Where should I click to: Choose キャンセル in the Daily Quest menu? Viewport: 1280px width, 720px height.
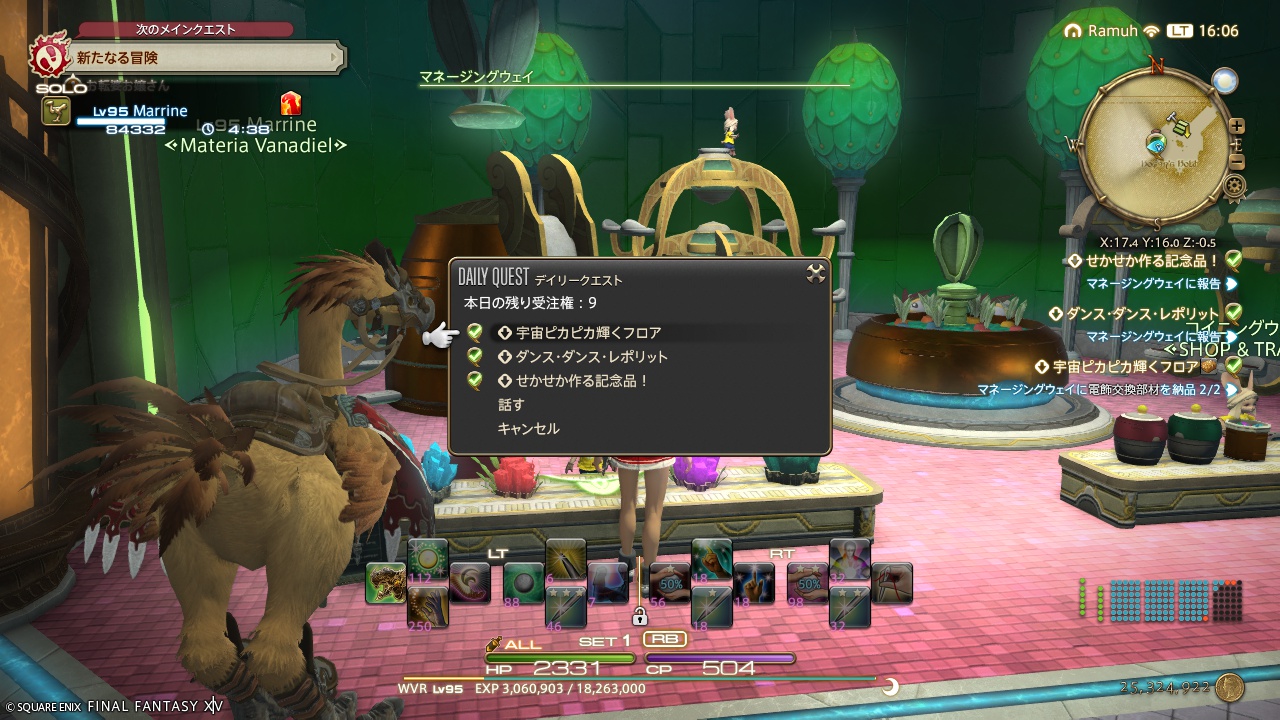[527, 427]
